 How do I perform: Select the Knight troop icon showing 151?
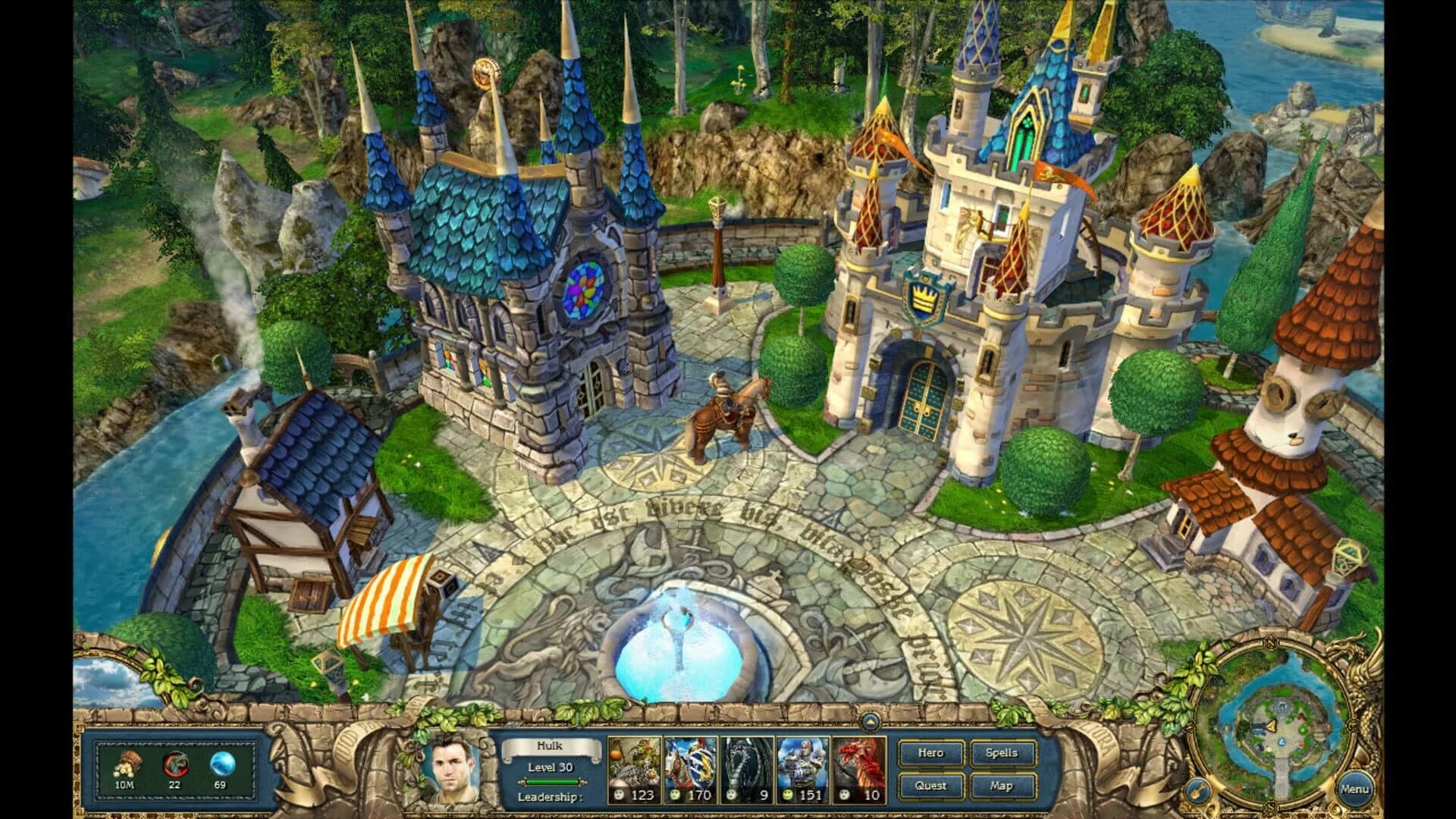(803, 770)
